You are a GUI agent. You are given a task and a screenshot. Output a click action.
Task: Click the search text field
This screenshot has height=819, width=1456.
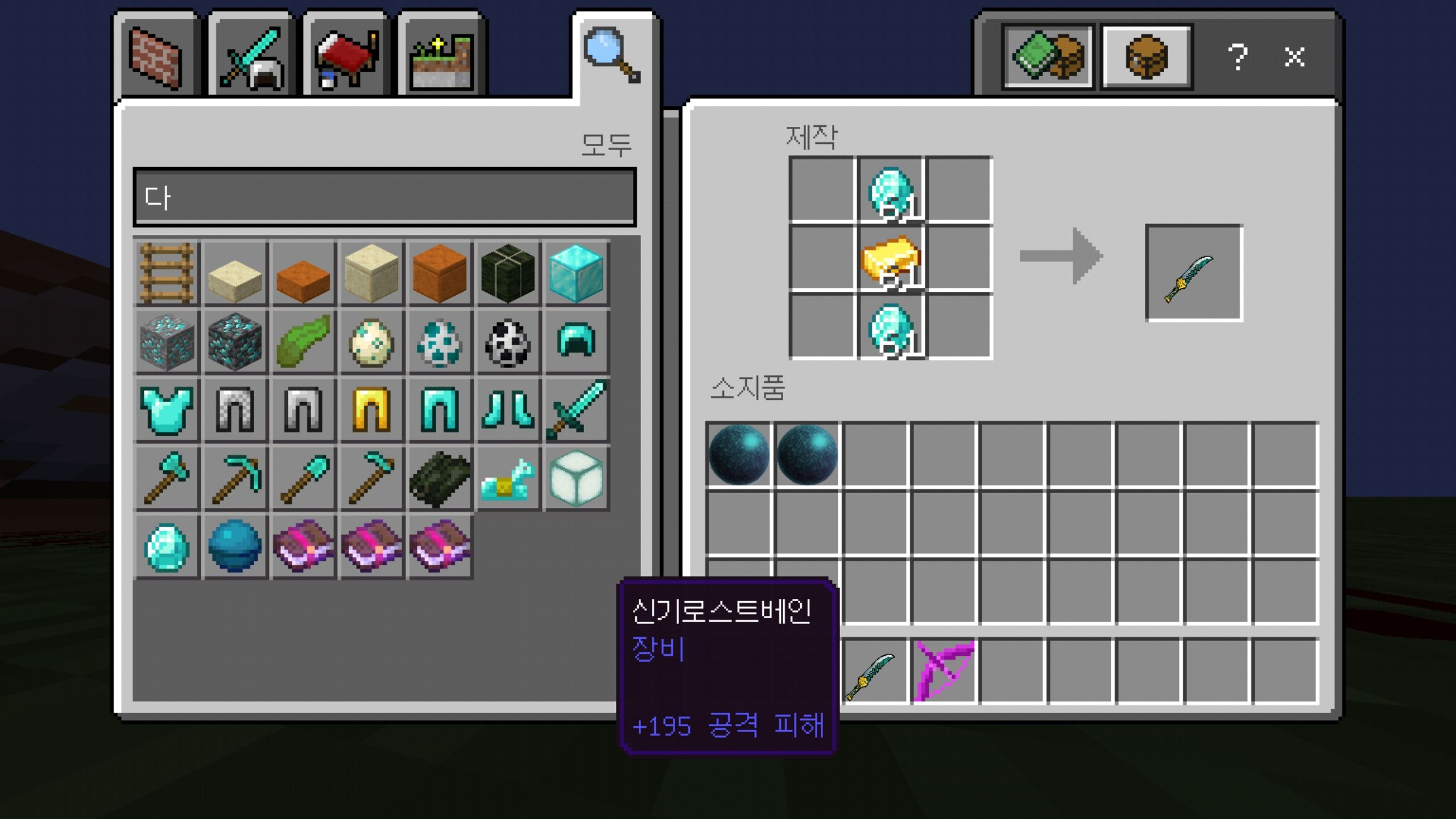384,197
